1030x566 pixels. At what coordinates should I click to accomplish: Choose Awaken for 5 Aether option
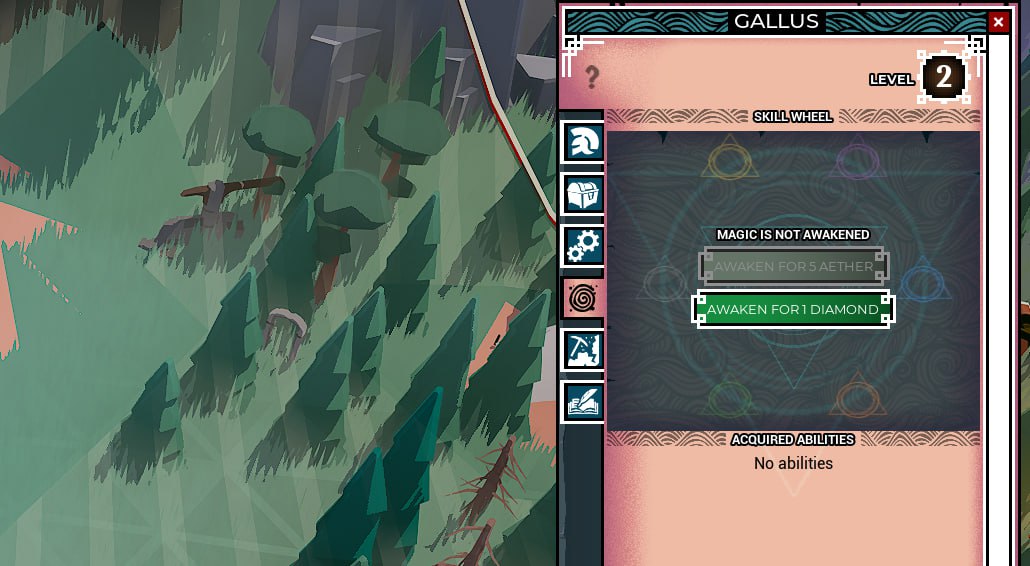[793, 266]
